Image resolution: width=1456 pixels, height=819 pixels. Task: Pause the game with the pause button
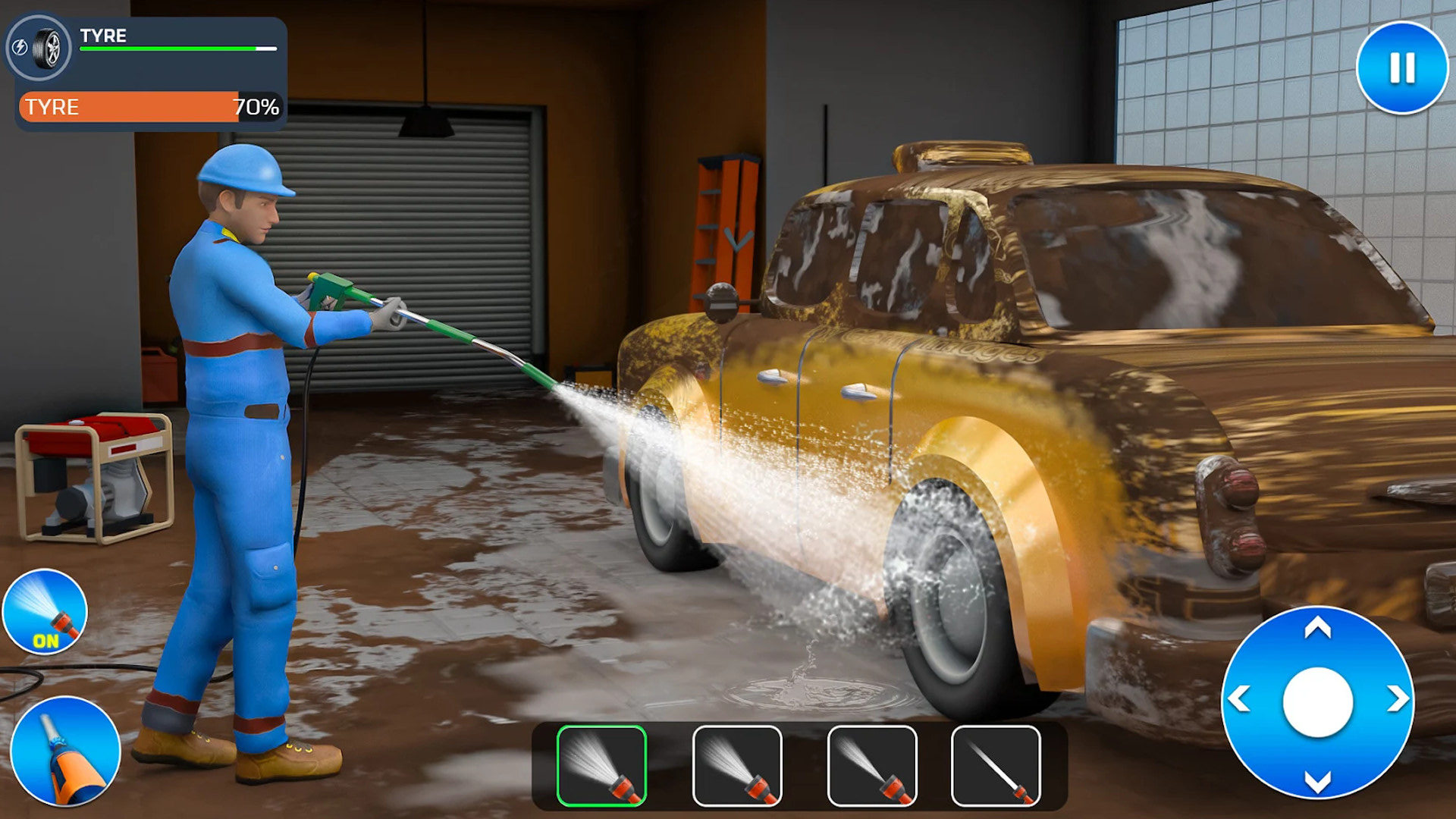(1401, 68)
